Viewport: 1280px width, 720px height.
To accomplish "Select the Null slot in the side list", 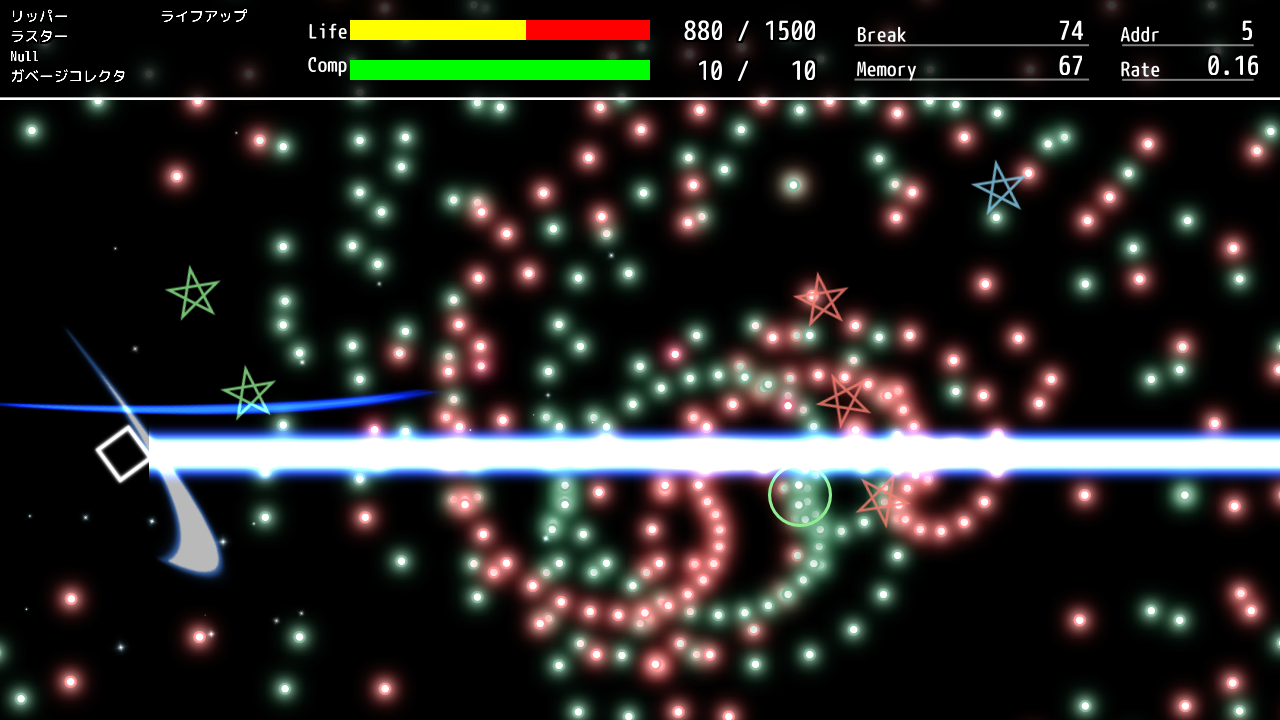I will (x=22, y=56).
